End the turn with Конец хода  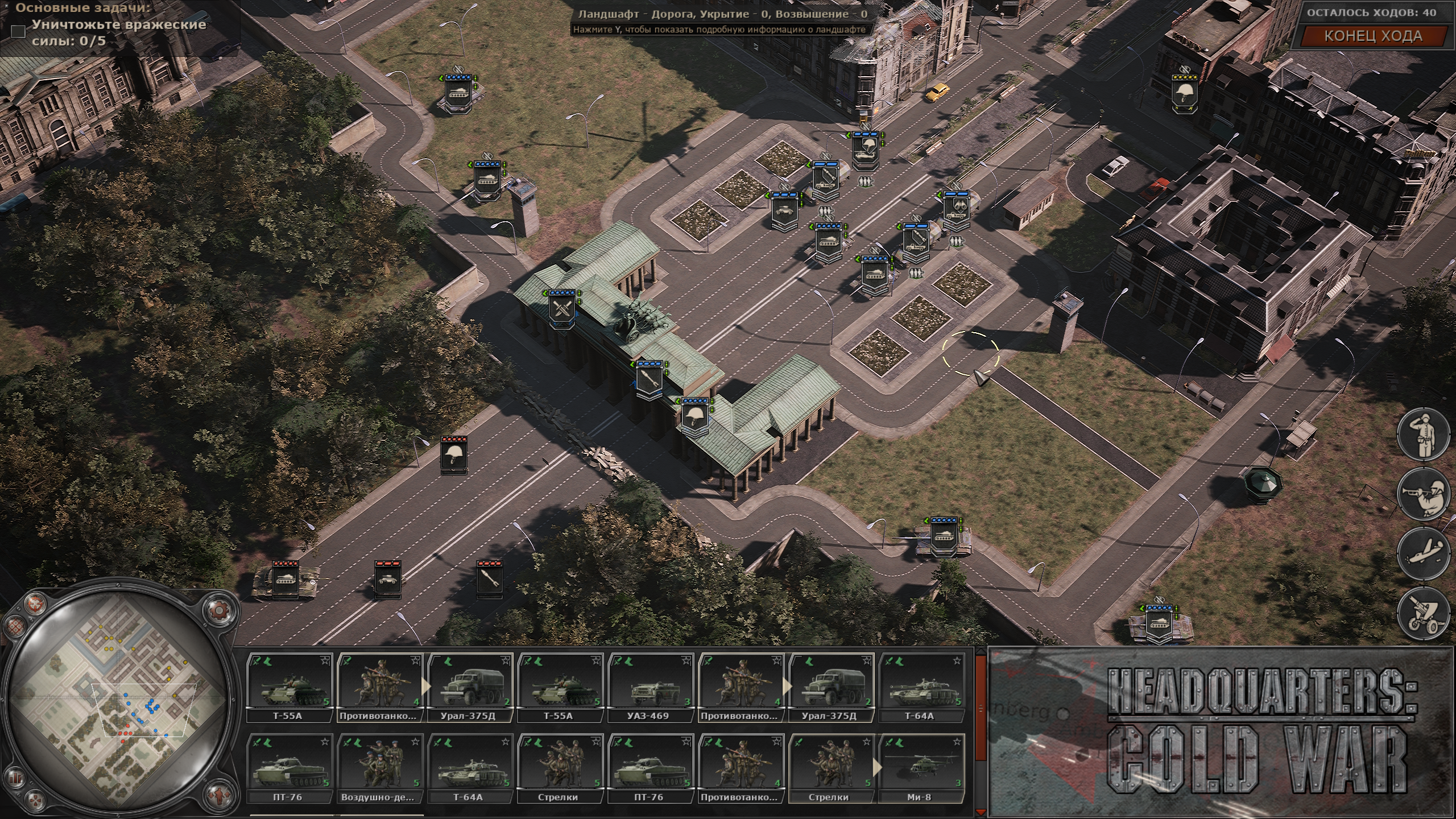pyautogui.click(x=1373, y=36)
